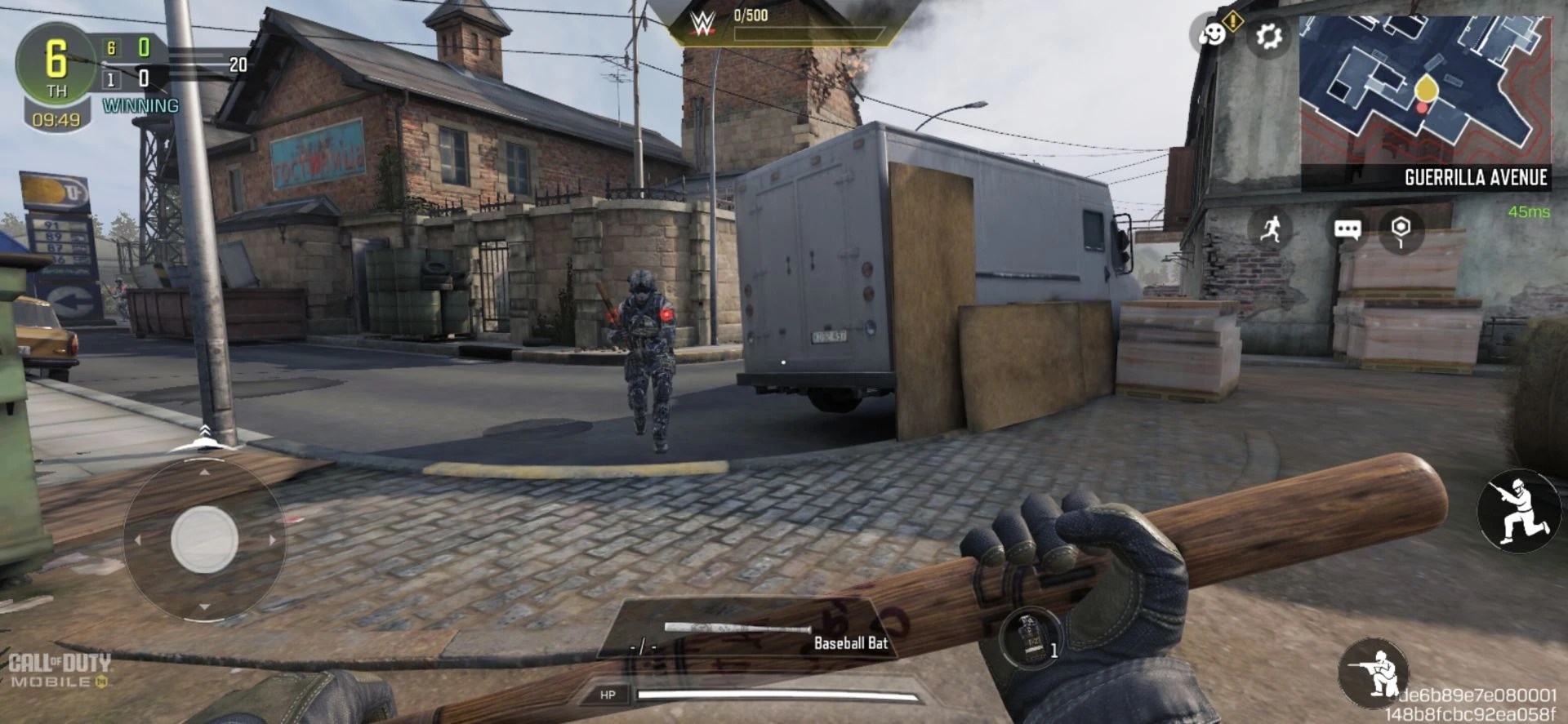Image resolution: width=1568 pixels, height=724 pixels.
Task: Open the quick chat speech bubble
Action: [1347, 229]
